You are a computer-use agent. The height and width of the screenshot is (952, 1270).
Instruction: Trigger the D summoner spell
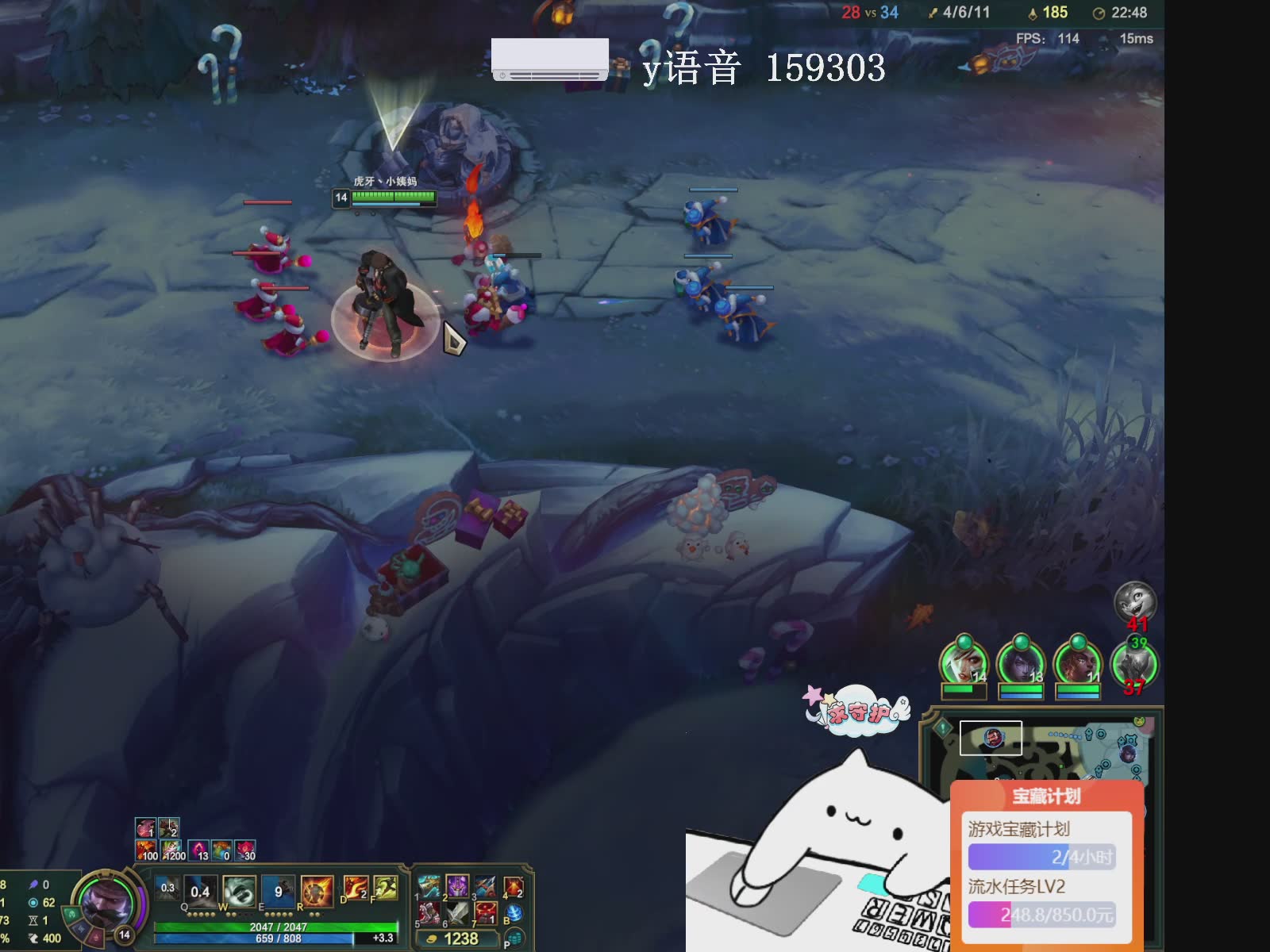(x=355, y=889)
